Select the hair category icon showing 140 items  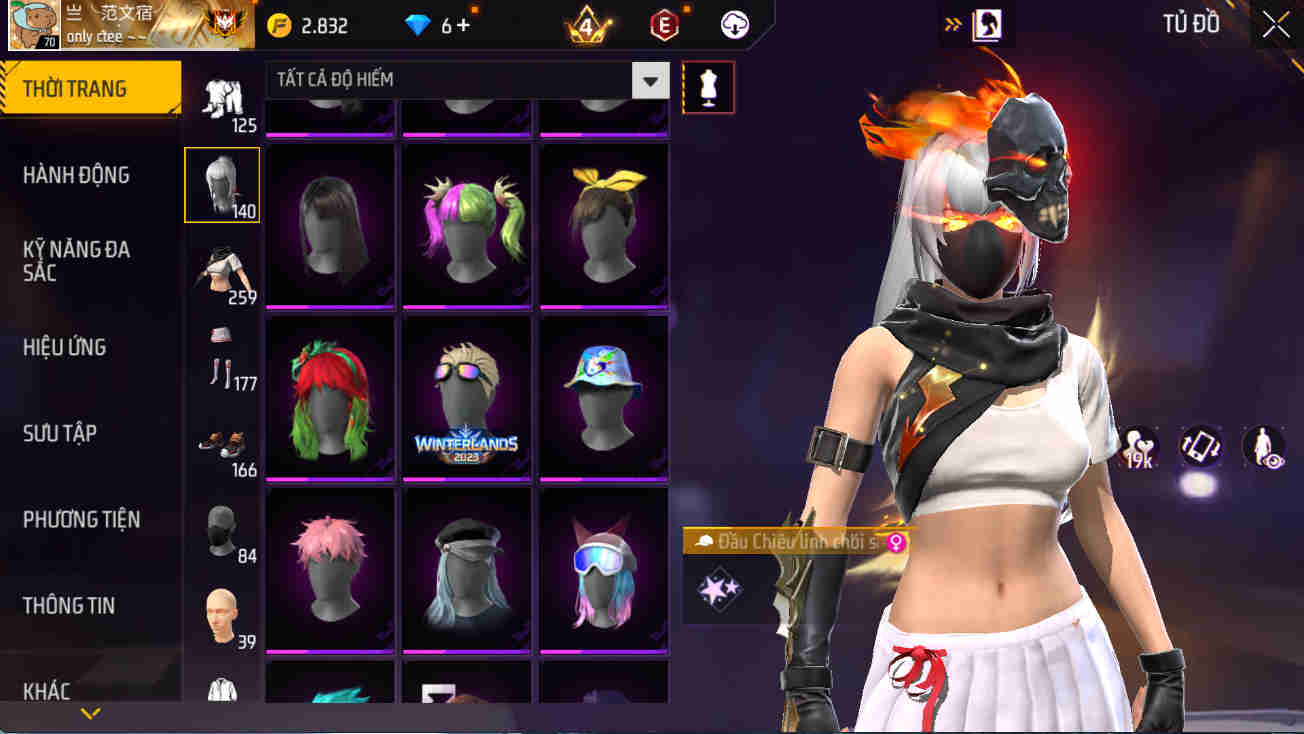[x=221, y=184]
